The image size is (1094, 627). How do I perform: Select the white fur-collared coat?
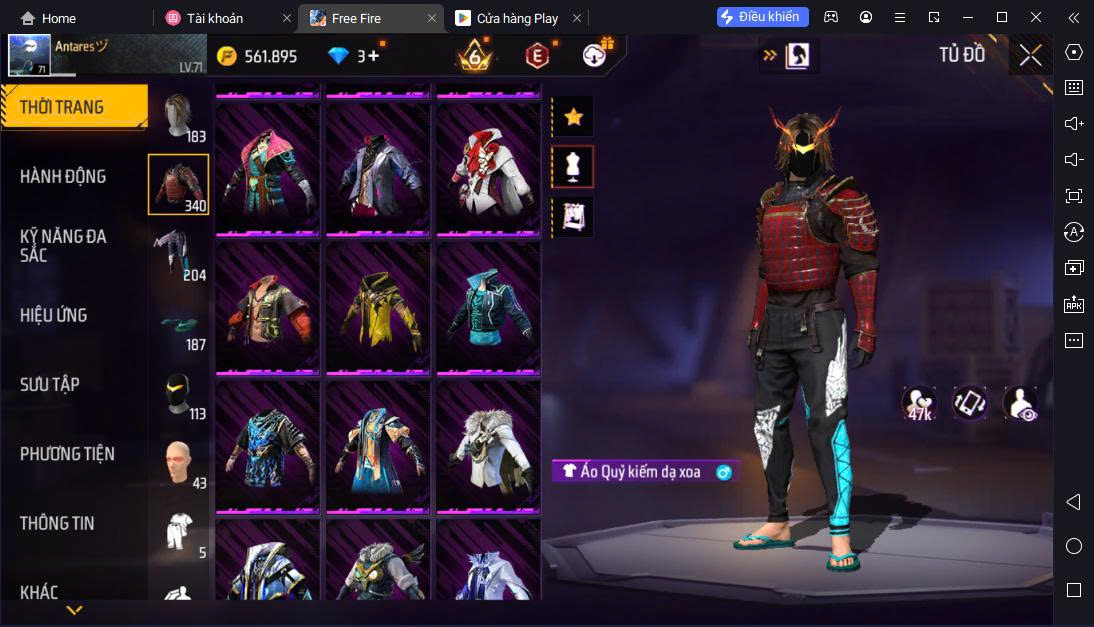click(x=487, y=446)
